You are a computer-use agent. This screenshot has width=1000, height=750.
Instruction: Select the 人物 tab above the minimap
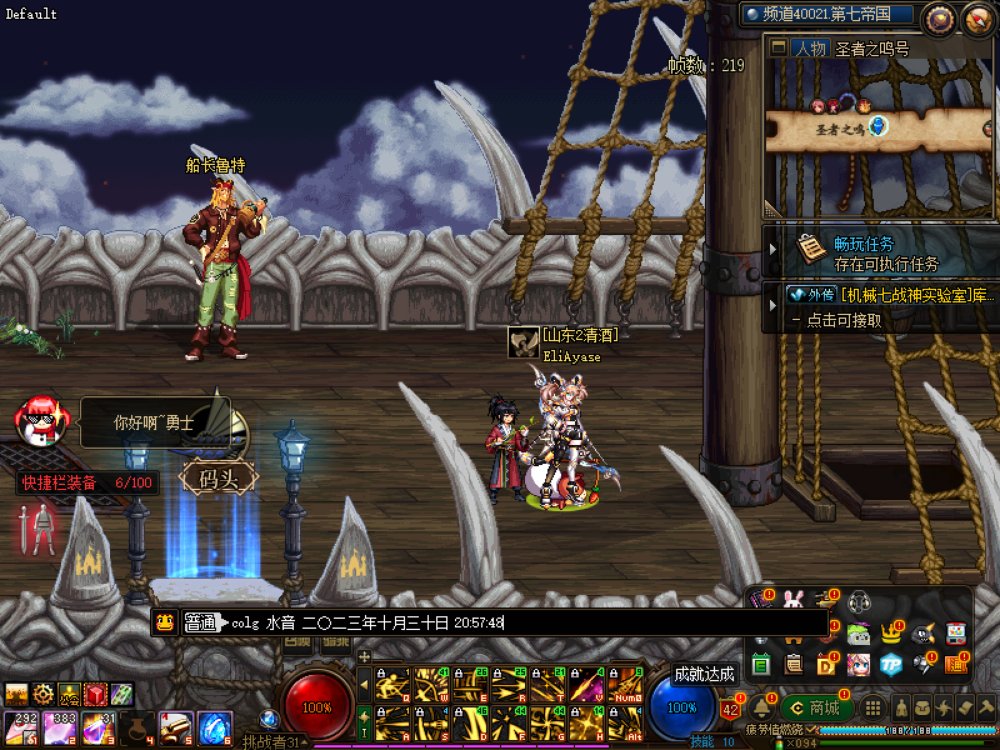(x=810, y=48)
